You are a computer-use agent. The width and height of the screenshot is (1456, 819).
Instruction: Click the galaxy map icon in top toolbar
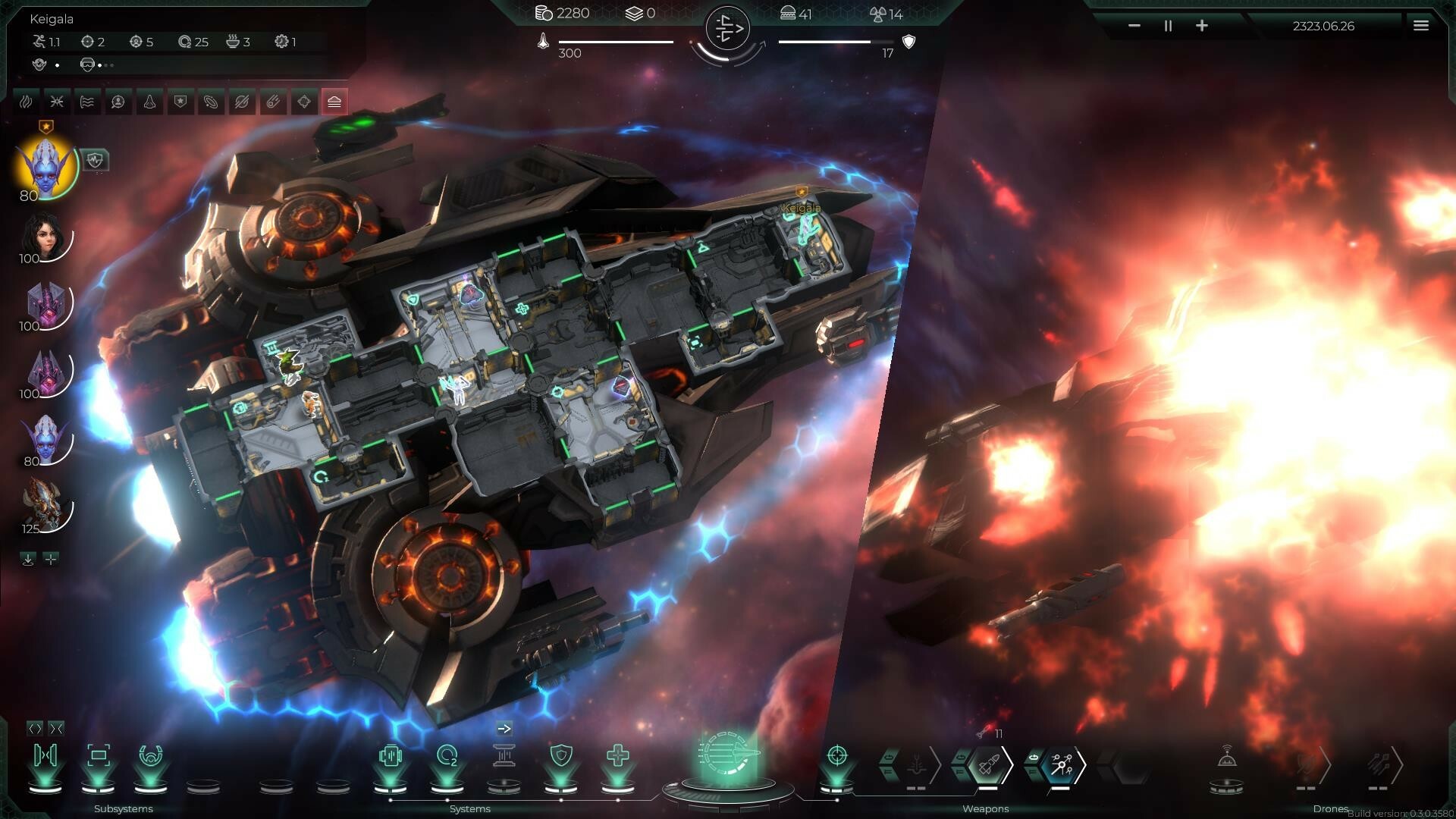tap(211, 102)
